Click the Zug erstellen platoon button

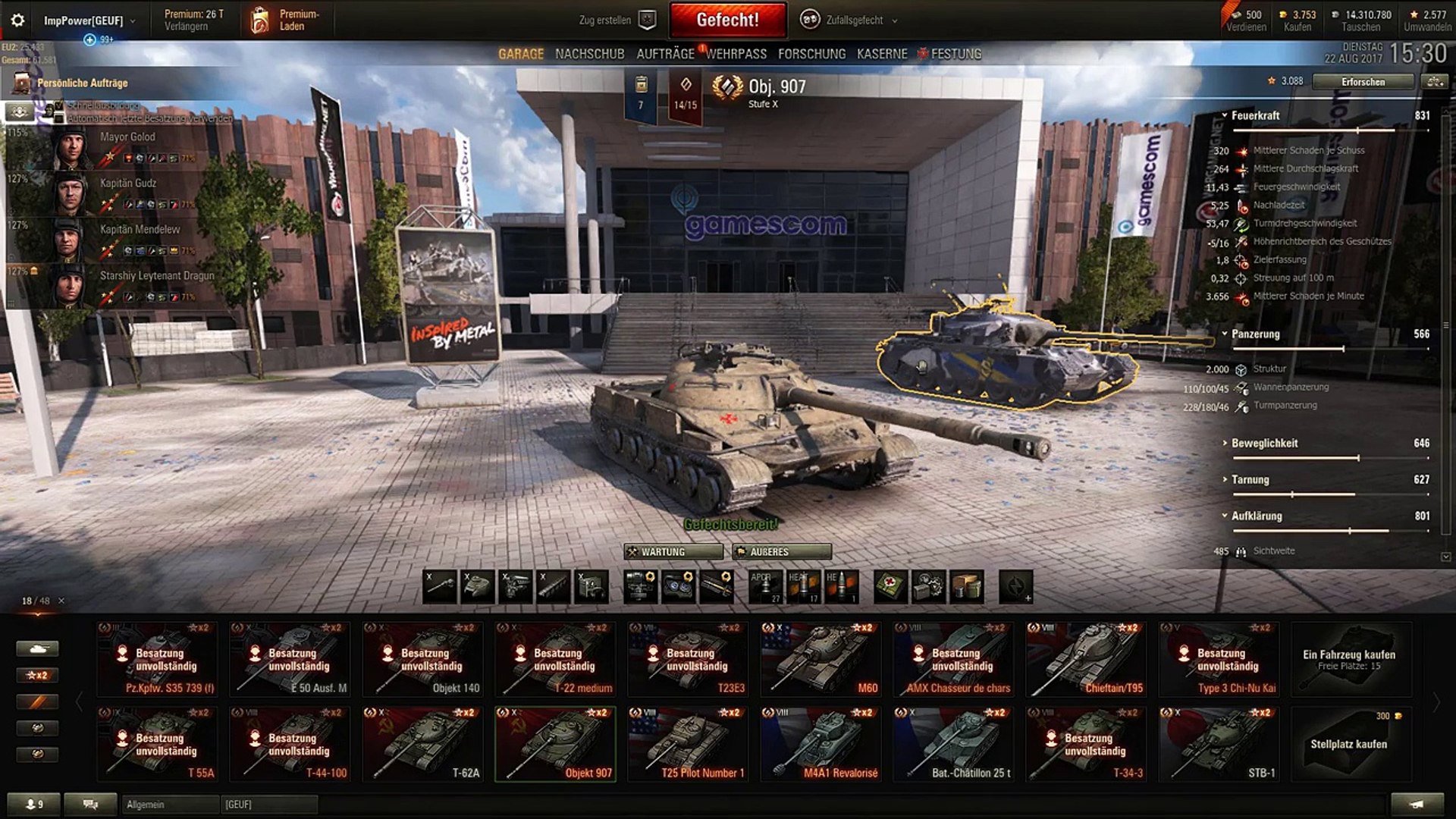617,20
